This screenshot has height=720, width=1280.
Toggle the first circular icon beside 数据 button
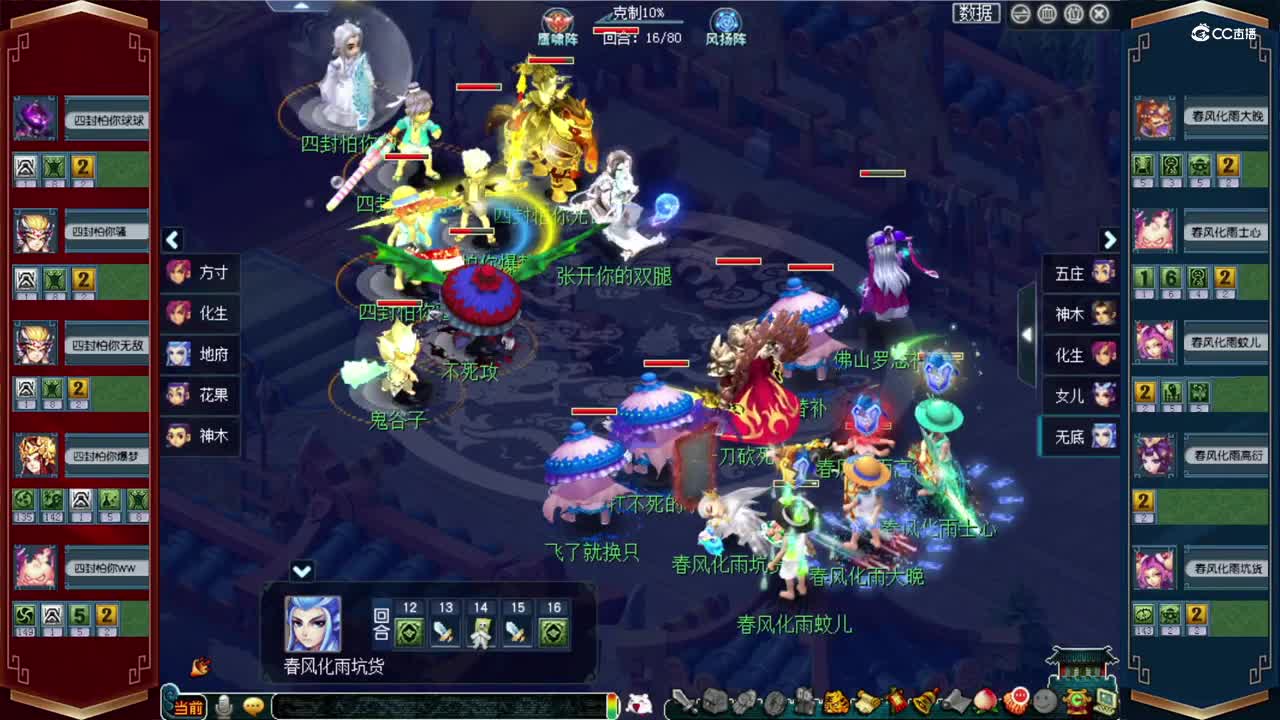1020,14
